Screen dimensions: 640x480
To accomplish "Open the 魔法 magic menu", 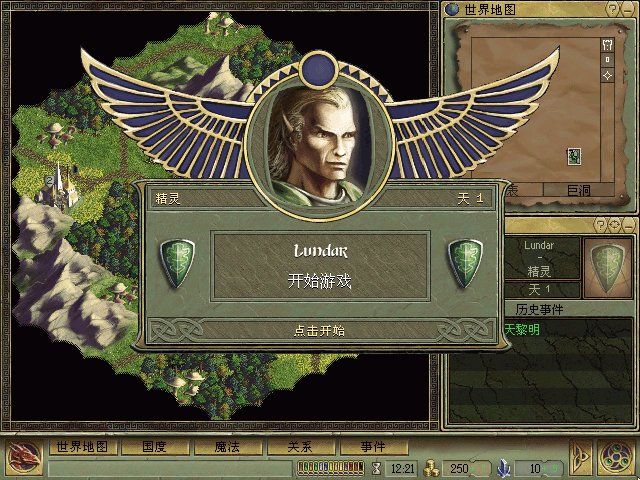I will point(226,447).
